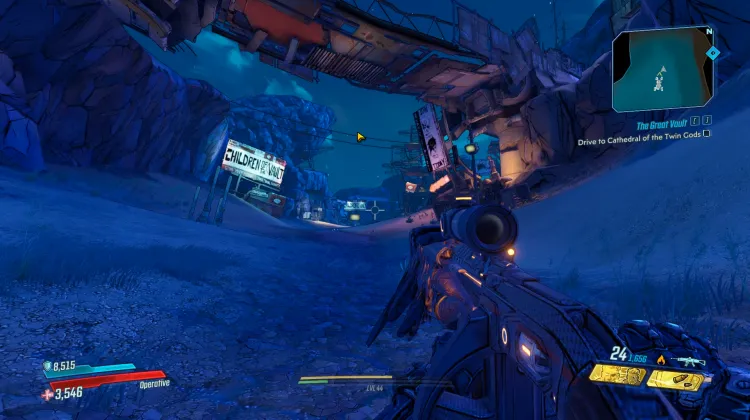Image resolution: width=750 pixels, height=420 pixels.
Task: Tick the Drive to Cathedral objective checkbox
Action: coord(707,133)
